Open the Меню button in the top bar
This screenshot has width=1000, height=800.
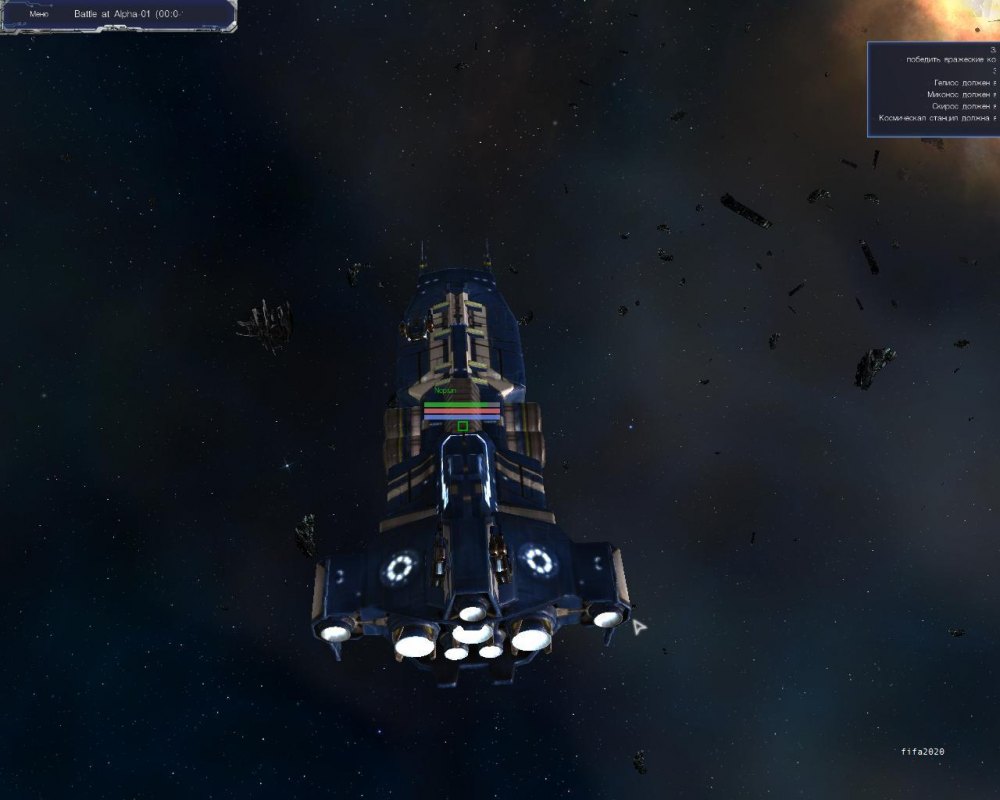[39, 15]
